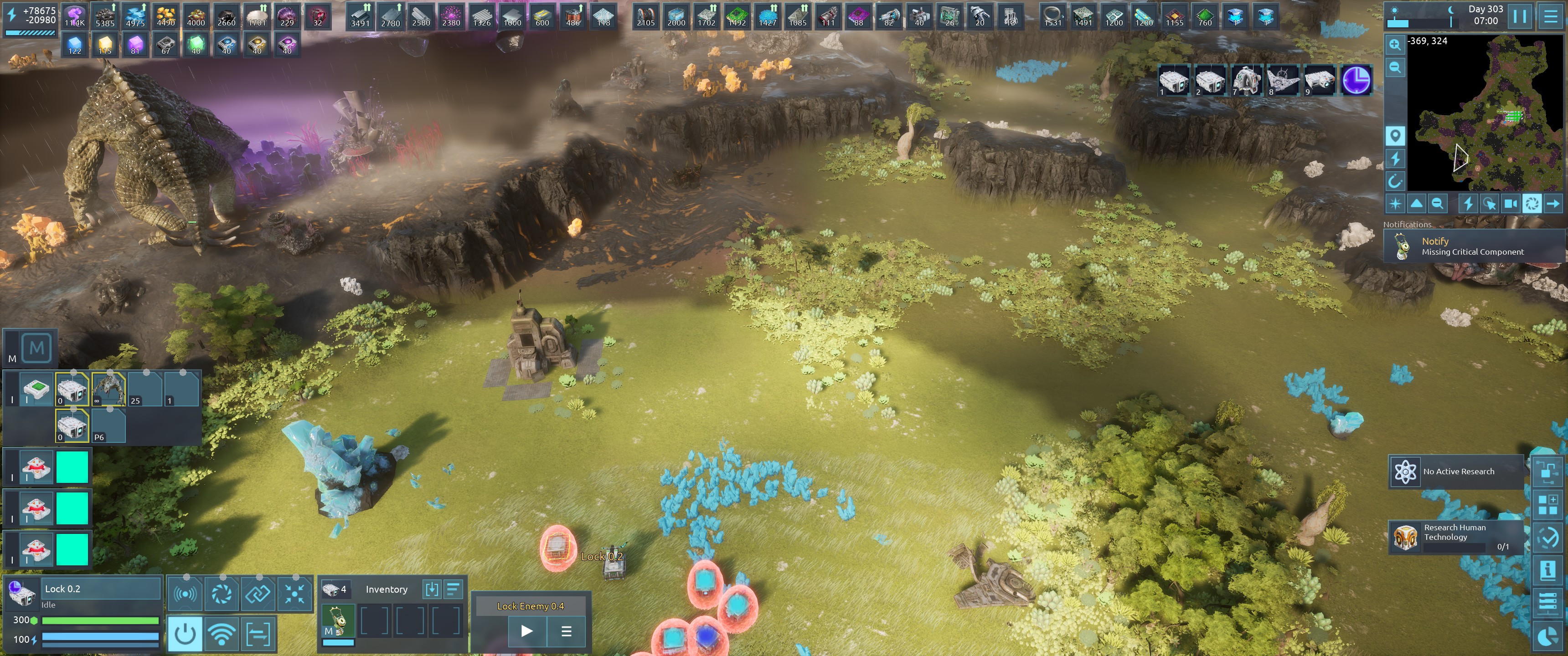
Task: Open the main hamburger menu
Action: 1550,16
